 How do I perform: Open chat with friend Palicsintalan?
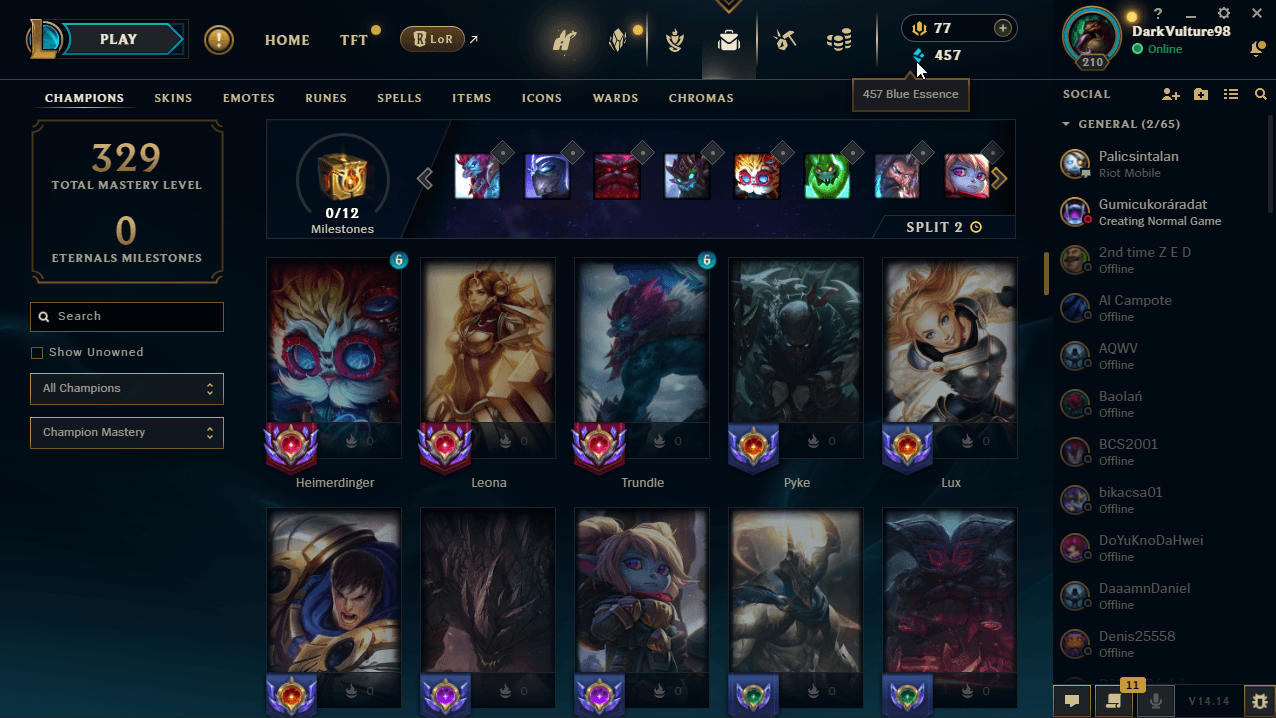(x=1138, y=163)
